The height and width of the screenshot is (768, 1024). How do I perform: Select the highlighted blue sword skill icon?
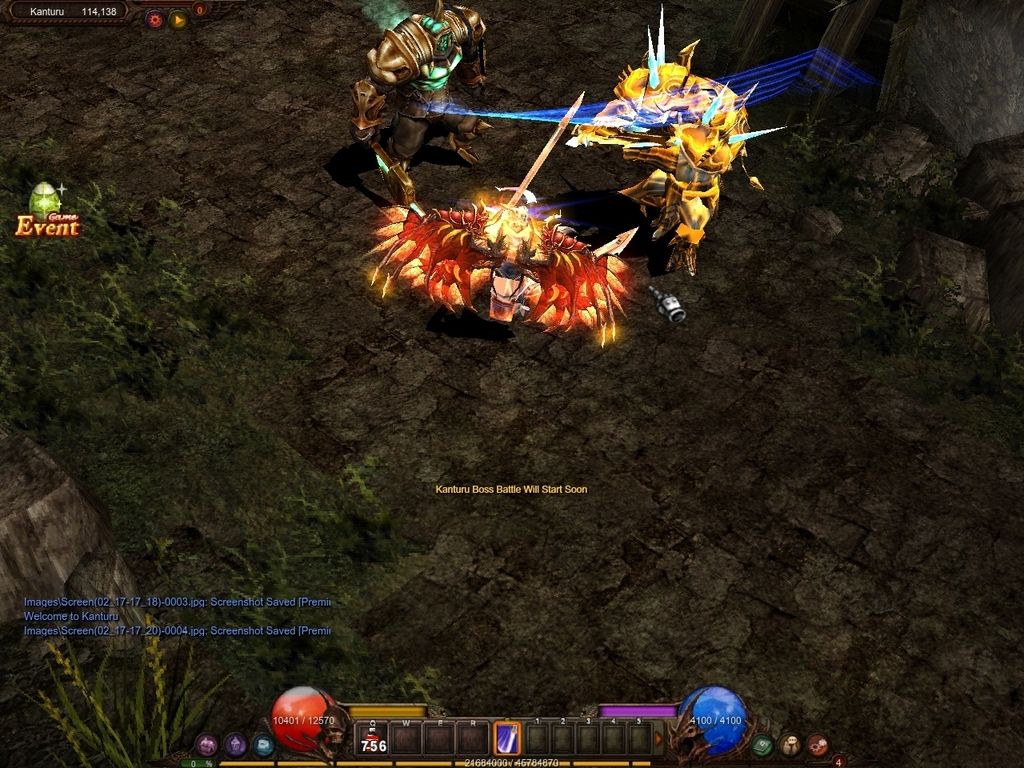point(508,739)
